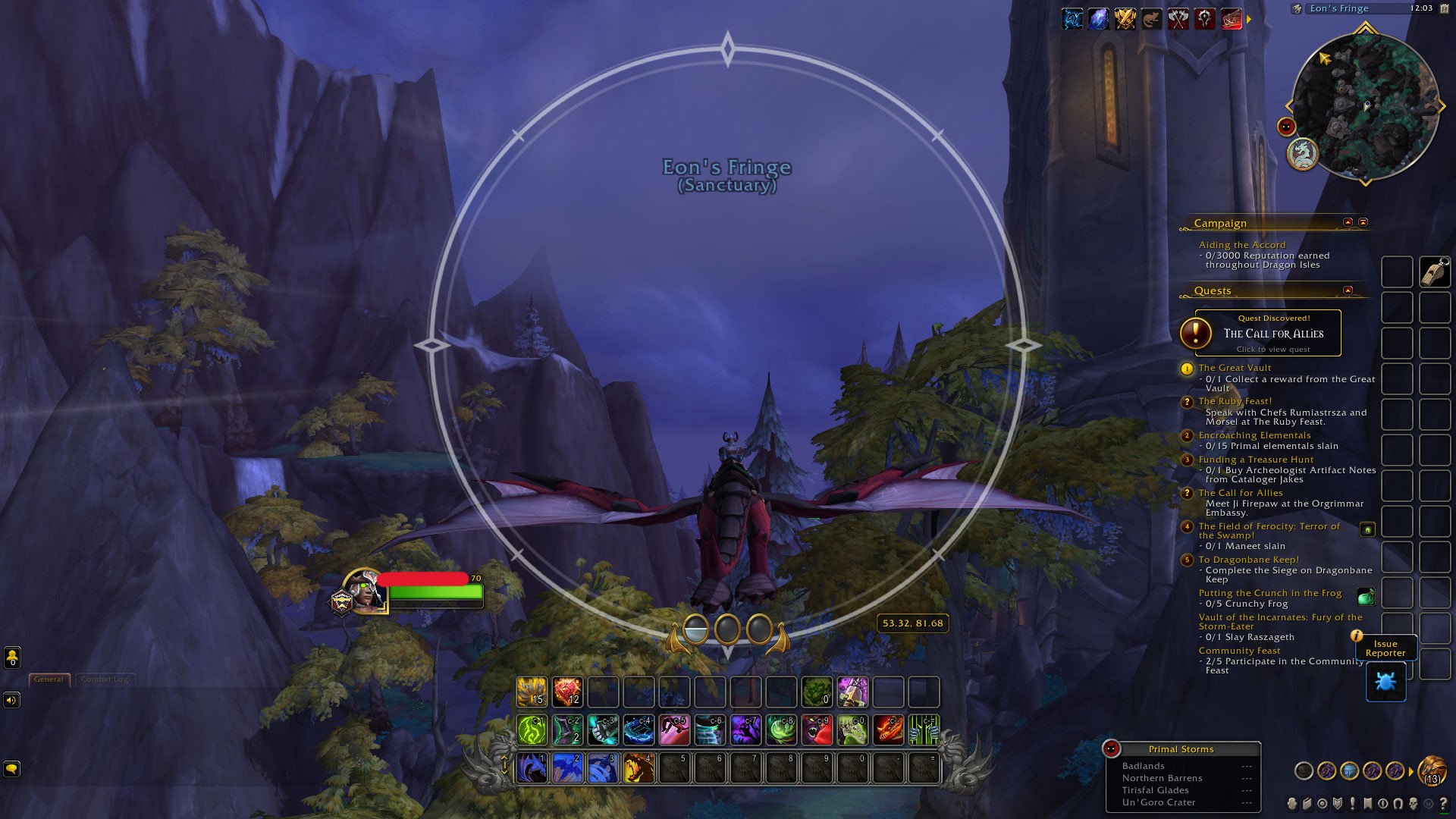Switch to the General chat tab

[x=49, y=679]
